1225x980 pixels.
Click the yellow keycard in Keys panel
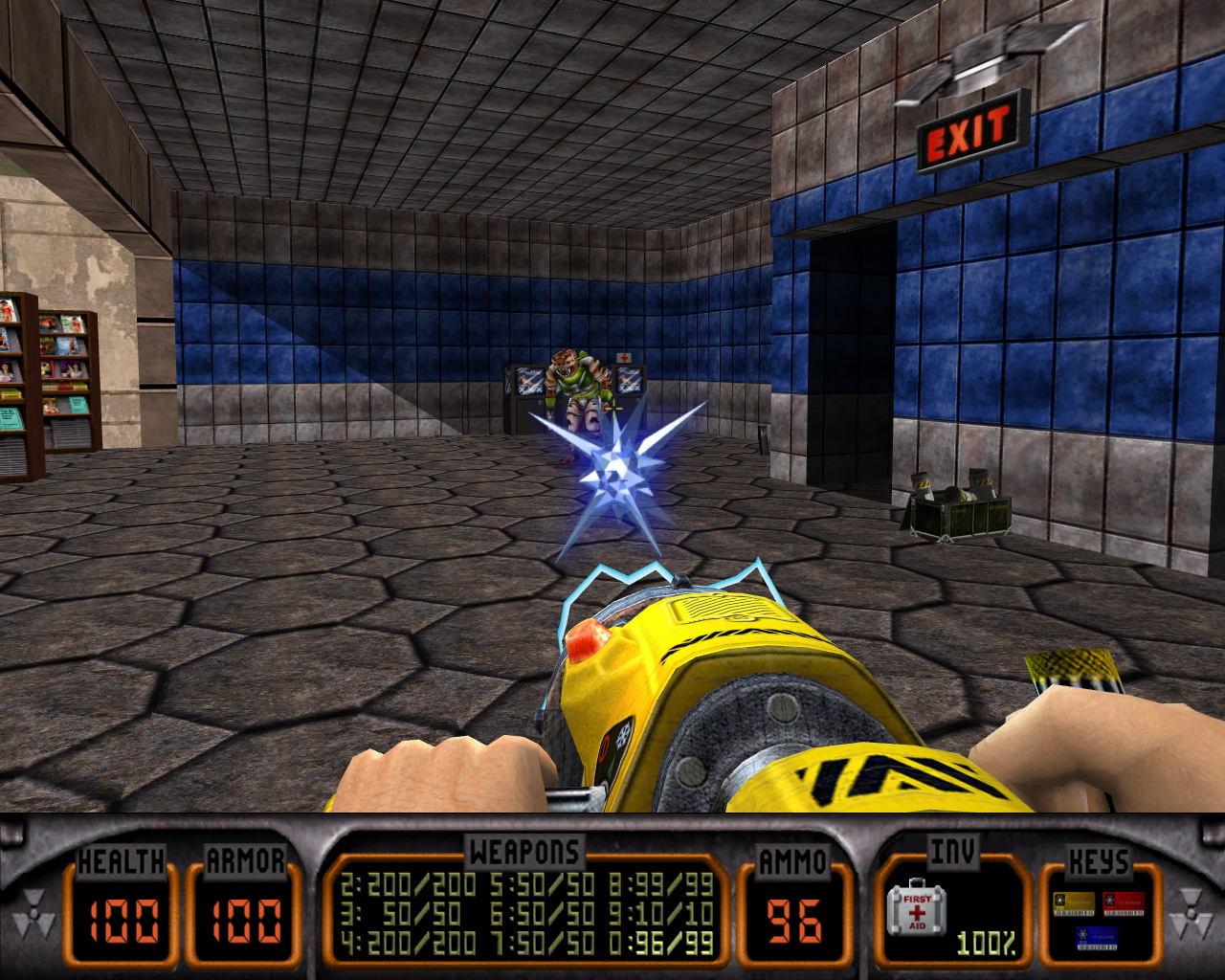pyautogui.click(x=1074, y=903)
